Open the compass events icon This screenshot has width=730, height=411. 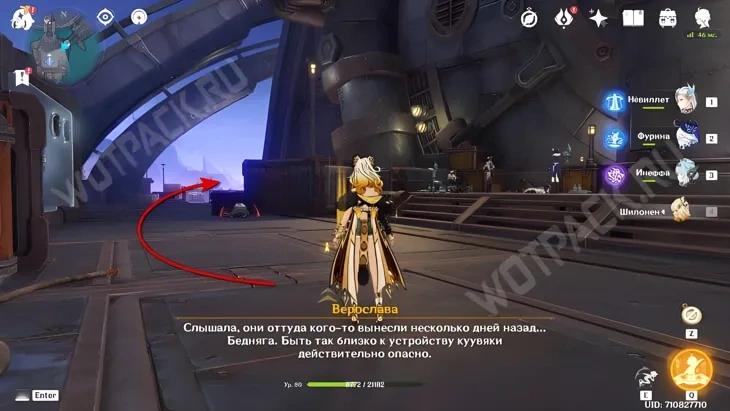pos(529,18)
